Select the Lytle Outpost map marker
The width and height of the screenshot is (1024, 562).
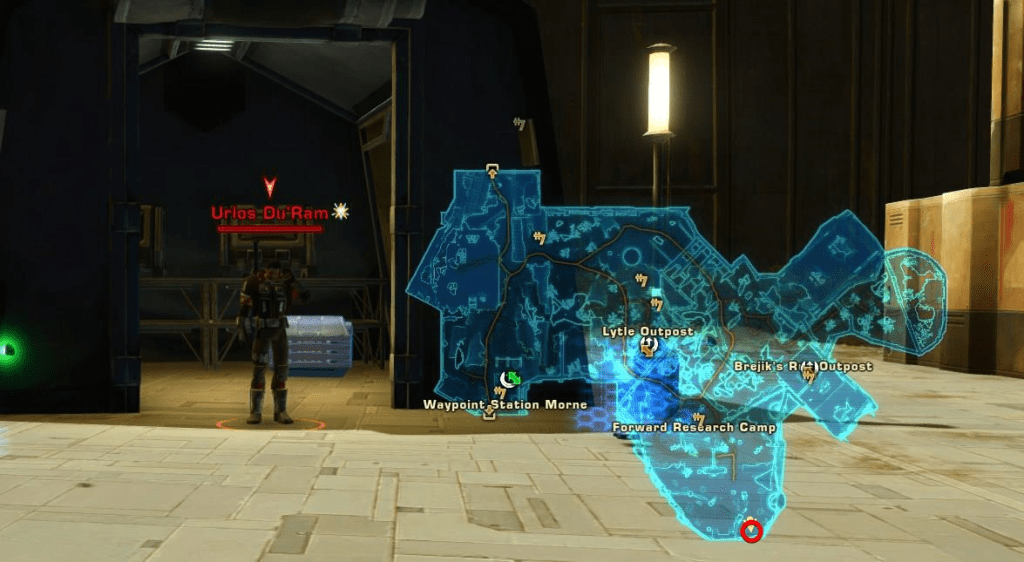pyautogui.click(x=648, y=345)
